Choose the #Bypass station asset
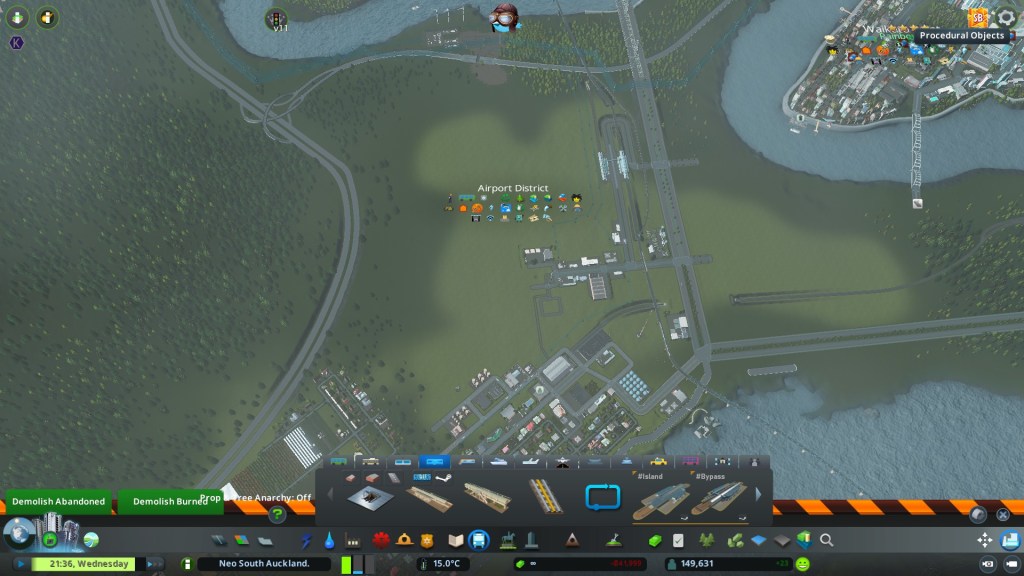 pyautogui.click(x=719, y=496)
